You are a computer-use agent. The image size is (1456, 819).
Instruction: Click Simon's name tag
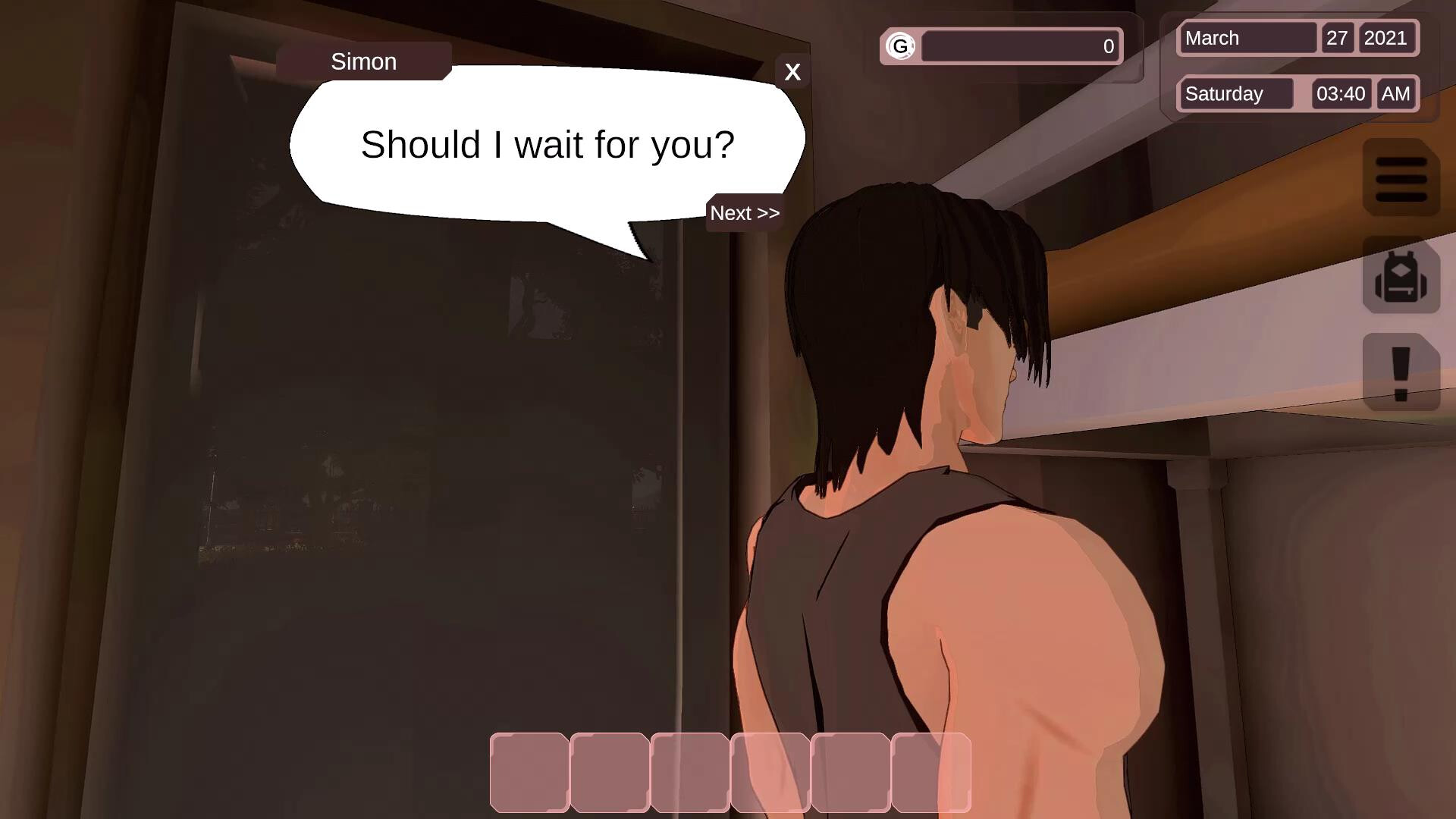pos(362,61)
